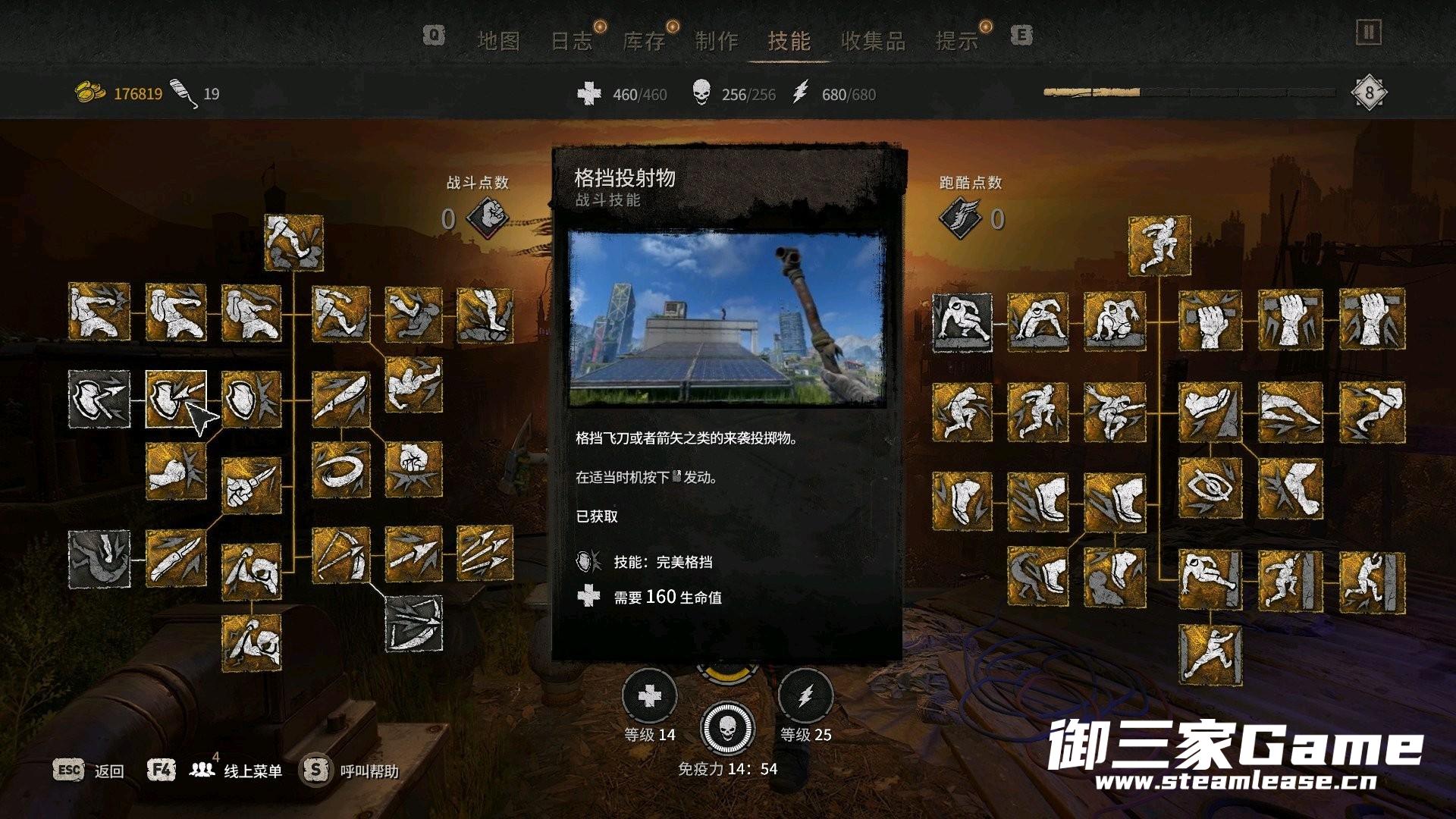Viewport: 1456px width, 819px height.
Task: Show the 收集品 collectibles tab
Action: click(x=873, y=41)
